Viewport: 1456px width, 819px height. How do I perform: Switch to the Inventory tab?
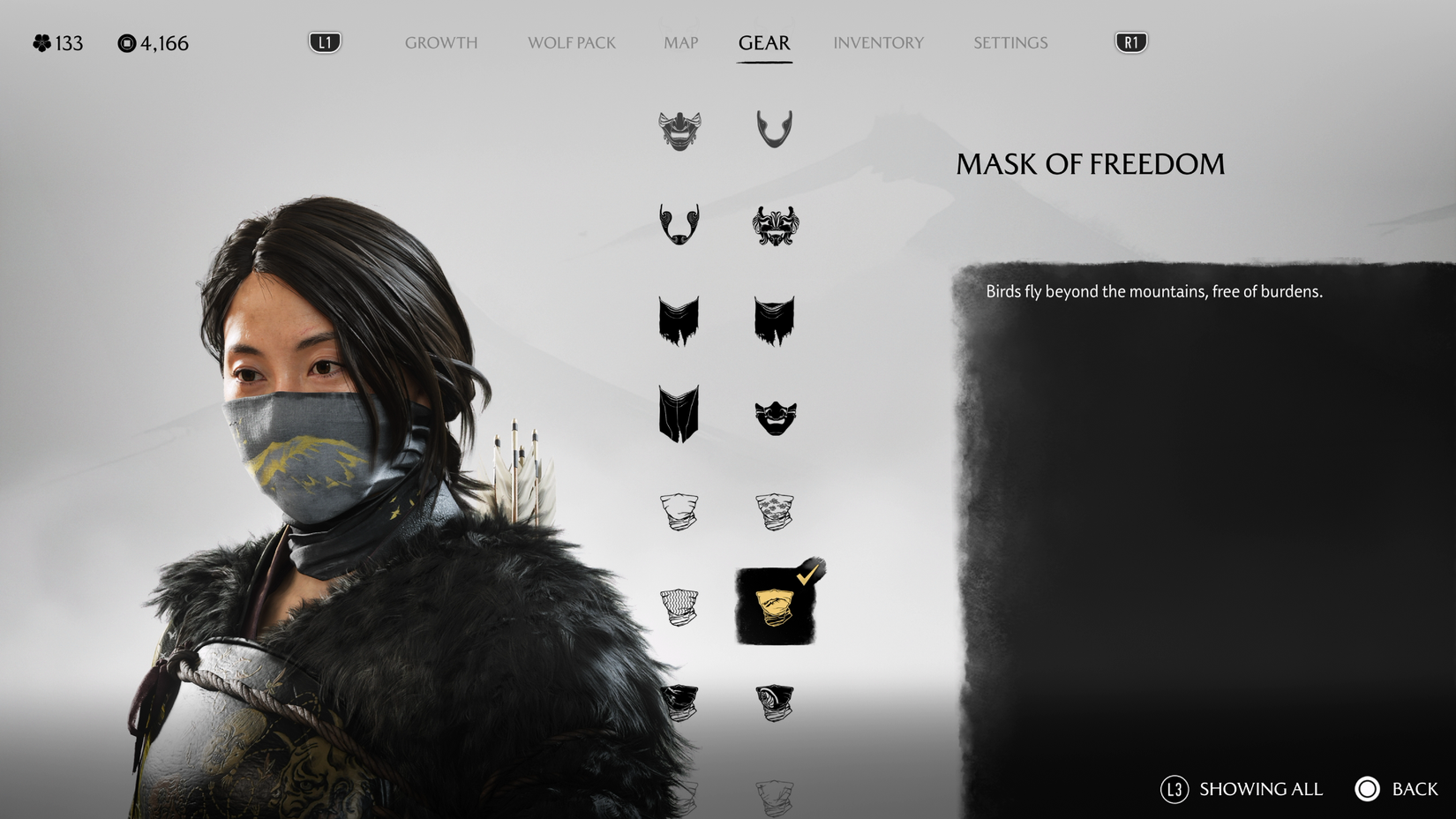(878, 42)
